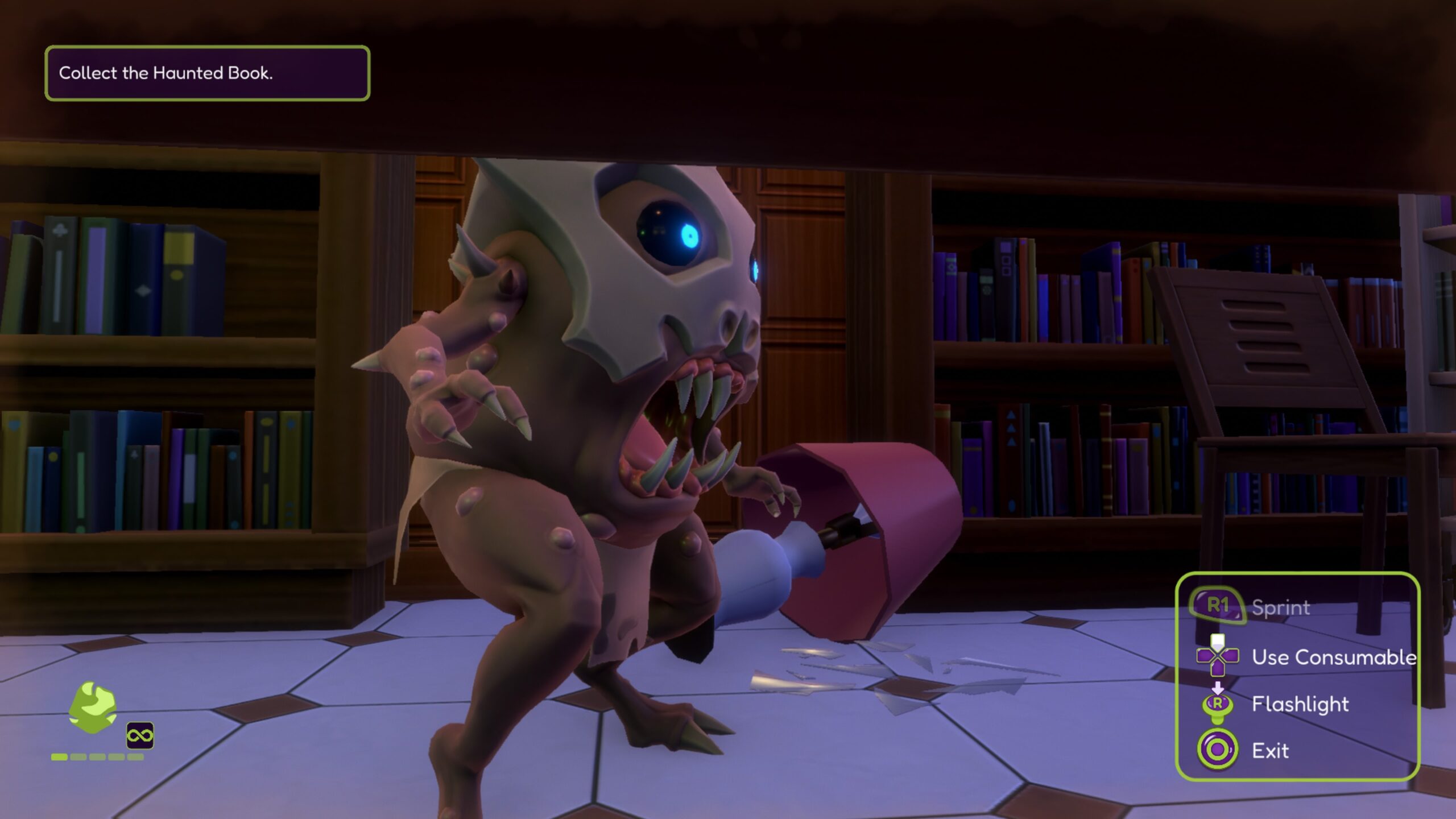1456x819 pixels.
Task: Select the green consumable item icon
Action: click(x=93, y=707)
